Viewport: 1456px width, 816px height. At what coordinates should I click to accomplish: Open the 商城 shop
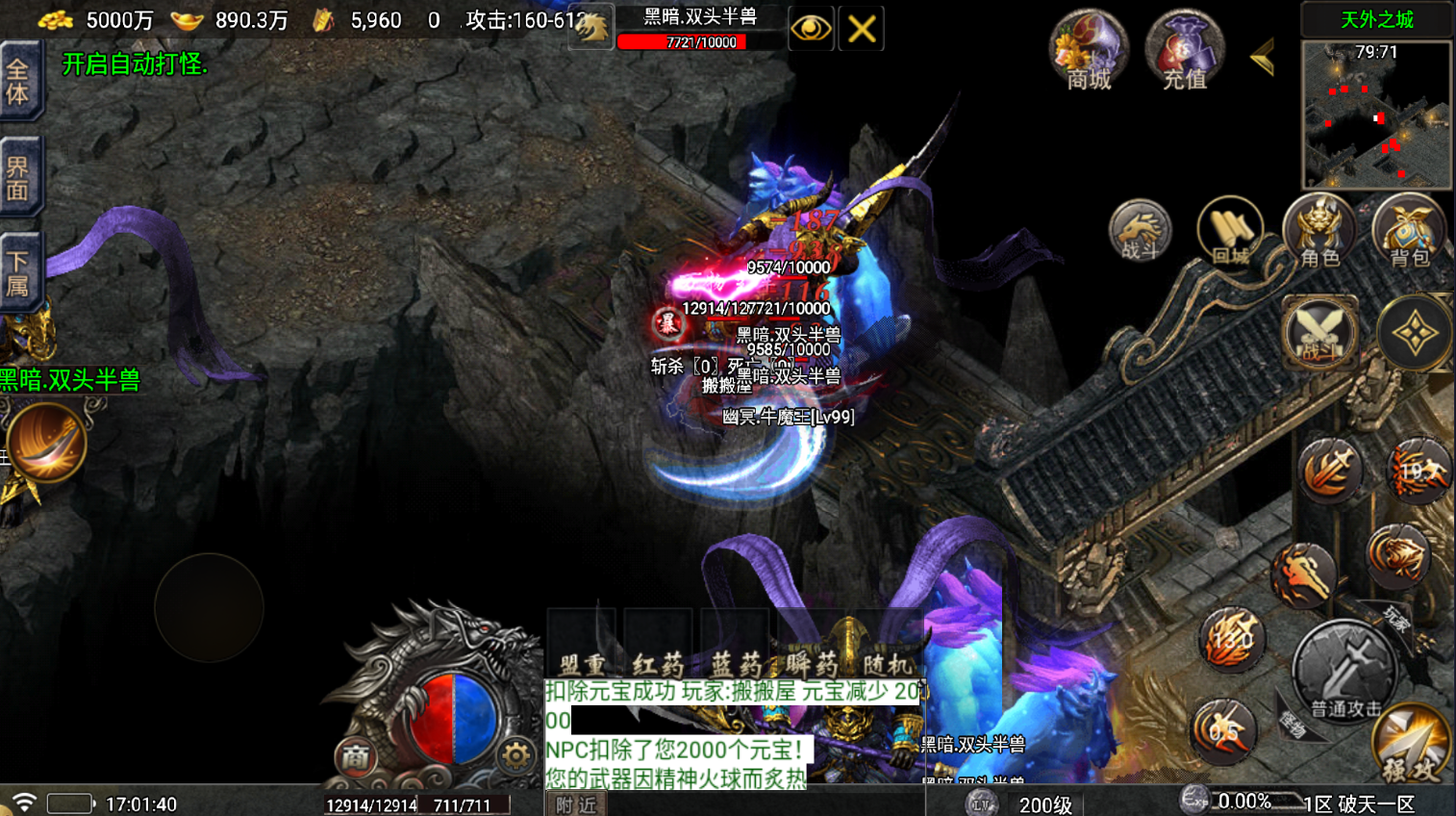pyautogui.click(x=1089, y=51)
